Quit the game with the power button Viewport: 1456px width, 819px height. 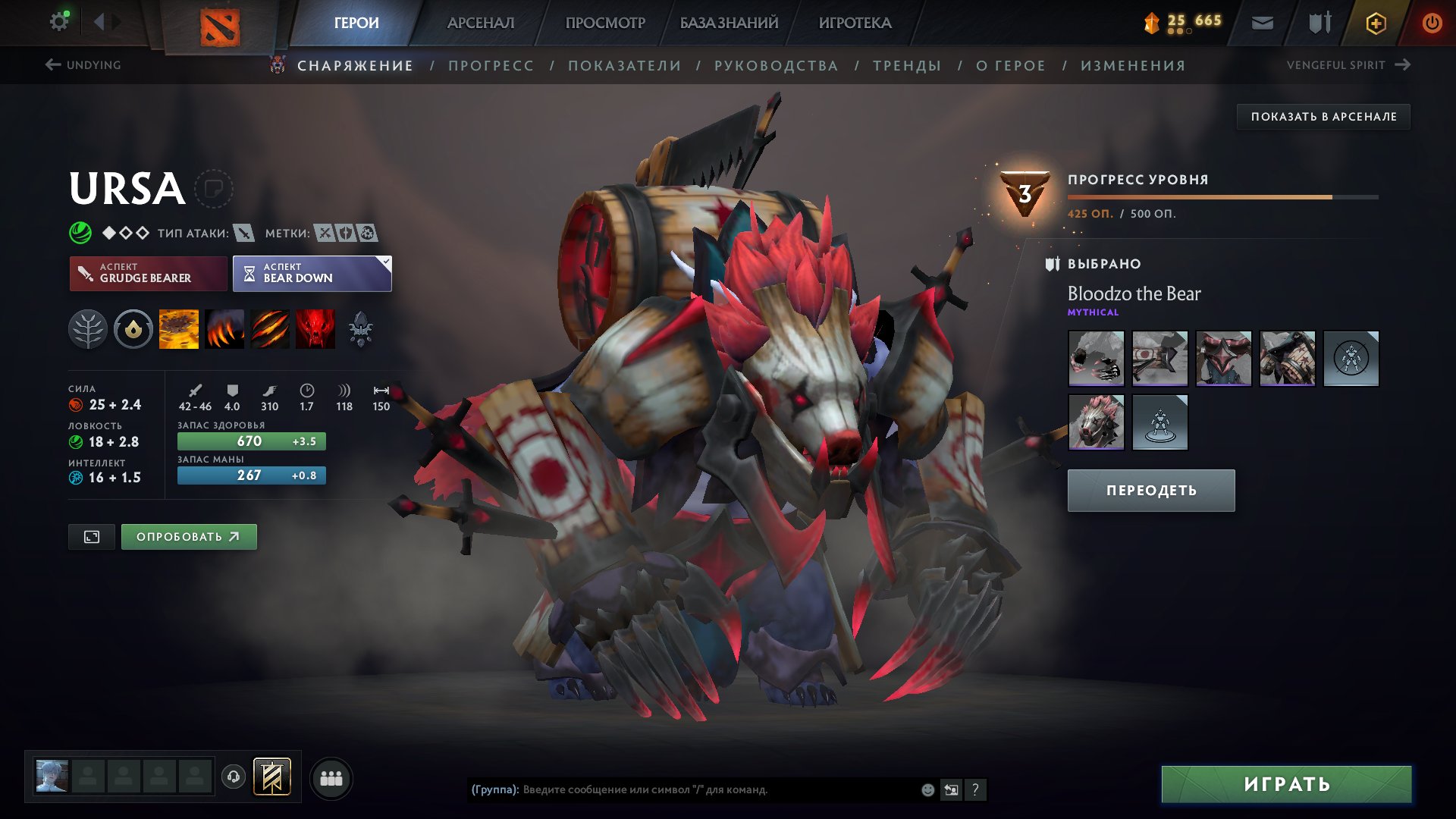click(1432, 23)
